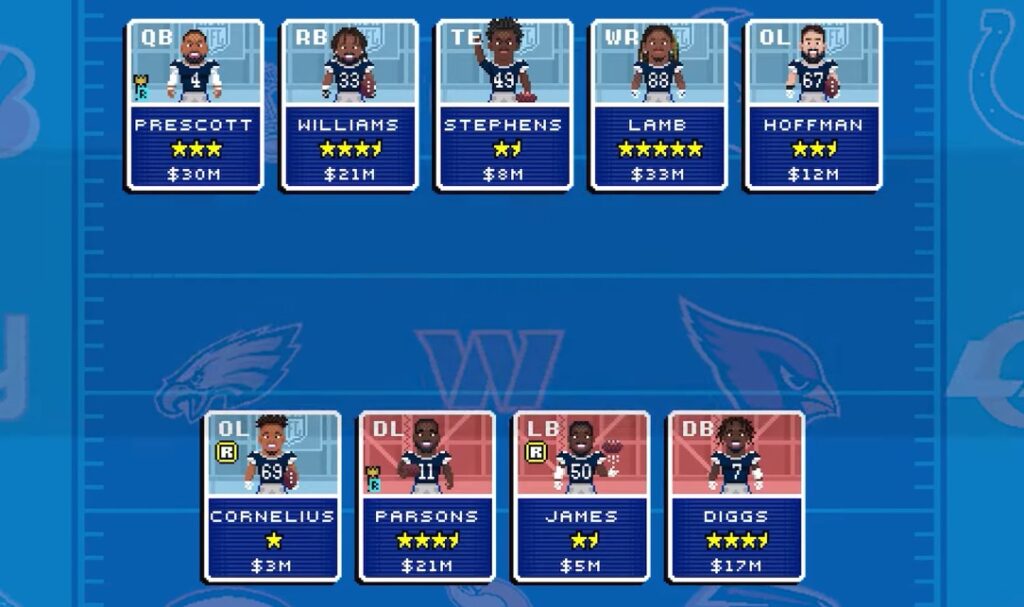Pick the Hoffman offensive lineman card
The image size is (1024, 607).
813,105
